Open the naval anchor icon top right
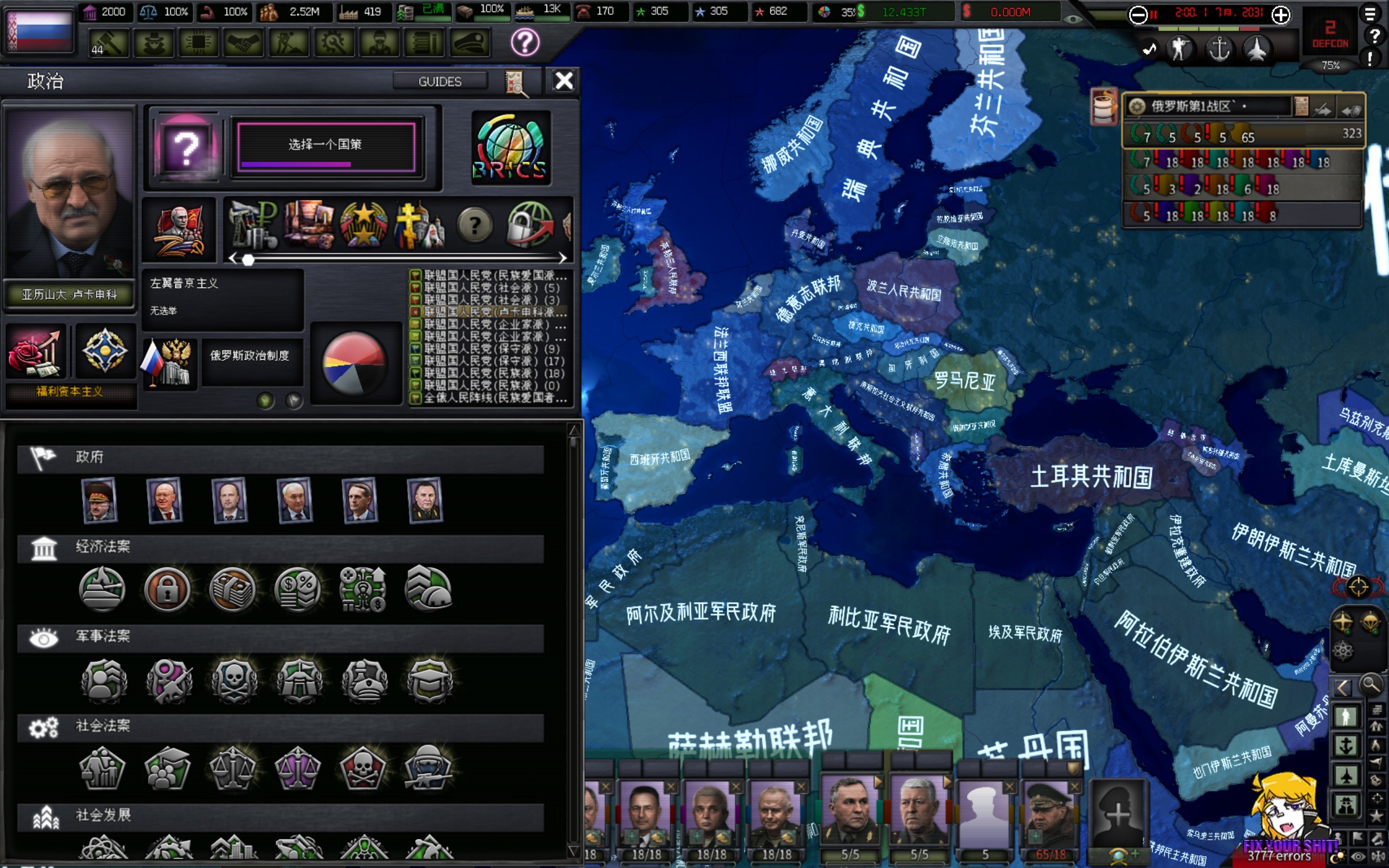This screenshot has height=868, width=1389. (x=1219, y=49)
